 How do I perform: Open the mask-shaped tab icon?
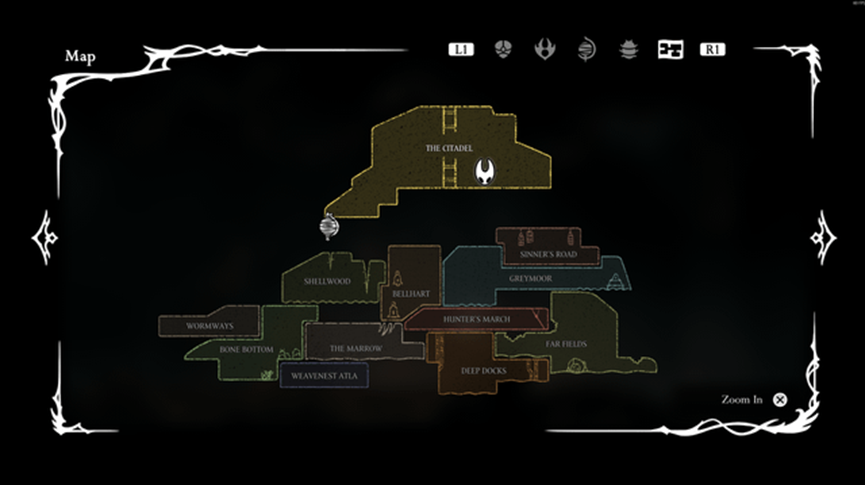point(503,49)
